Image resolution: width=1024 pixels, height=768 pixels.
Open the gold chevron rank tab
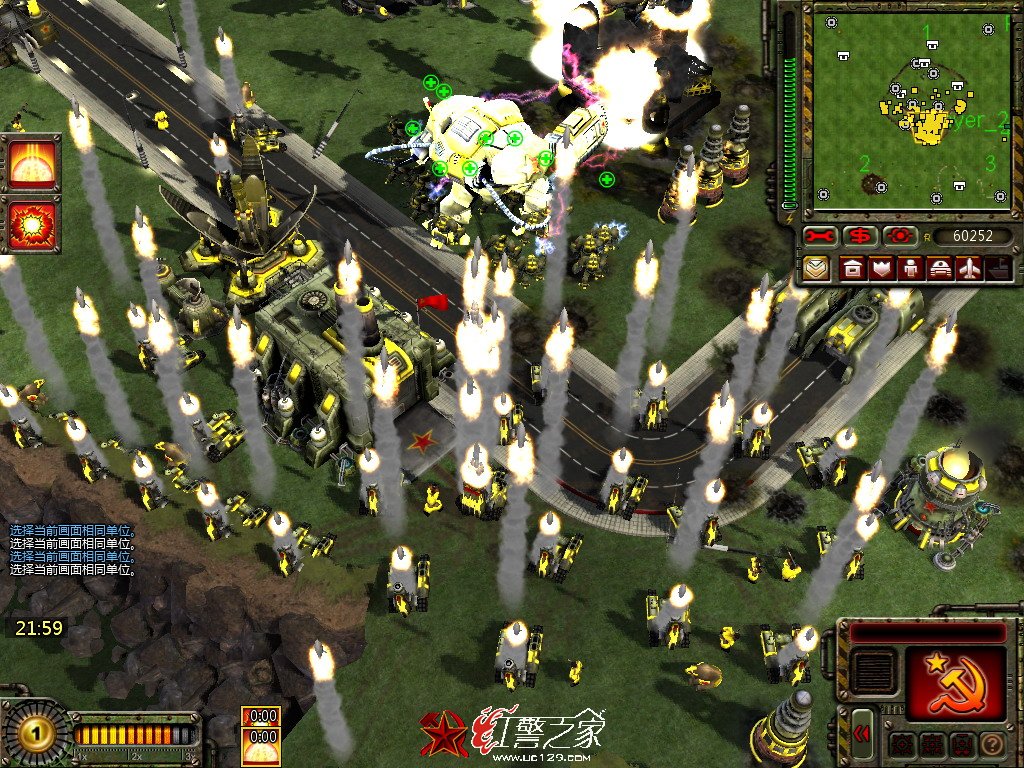point(819,268)
